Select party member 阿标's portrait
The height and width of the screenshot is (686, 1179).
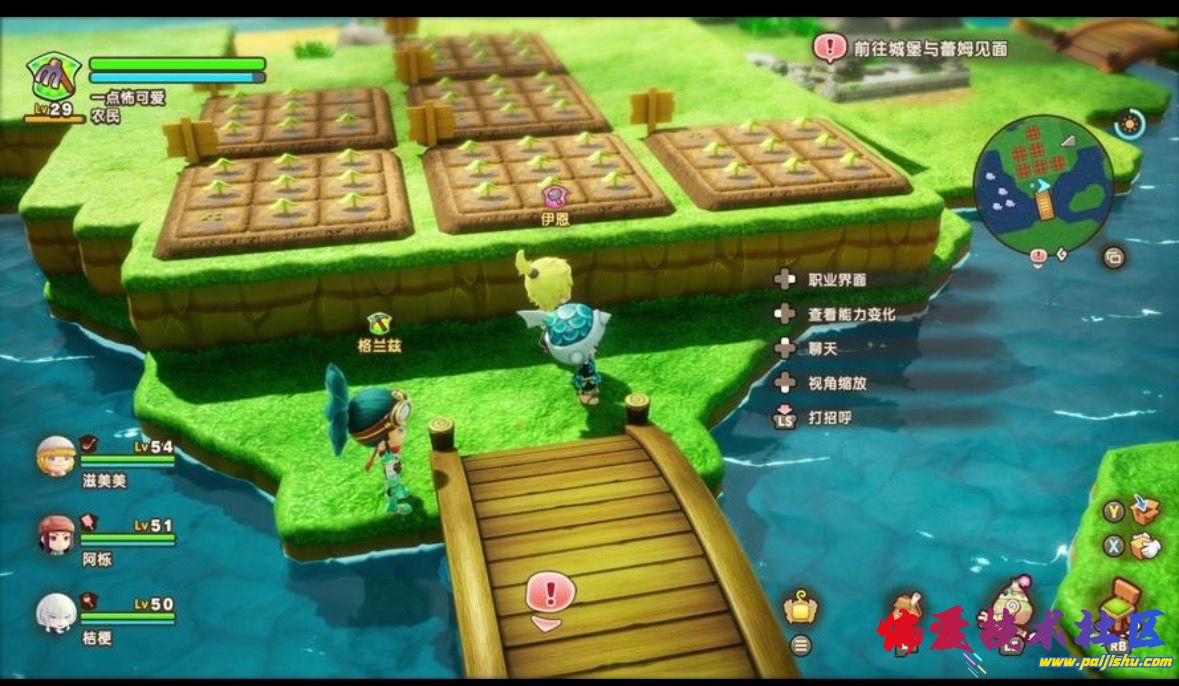56,534
